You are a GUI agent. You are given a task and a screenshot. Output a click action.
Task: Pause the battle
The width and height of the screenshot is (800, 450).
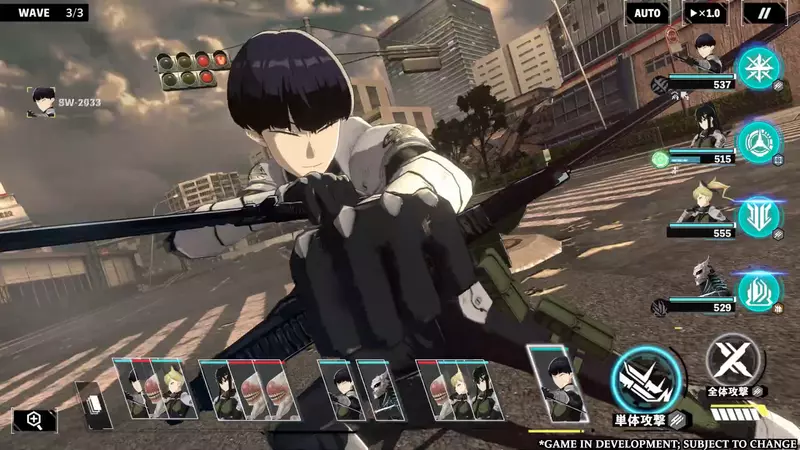pyautogui.click(x=765, y=13)
